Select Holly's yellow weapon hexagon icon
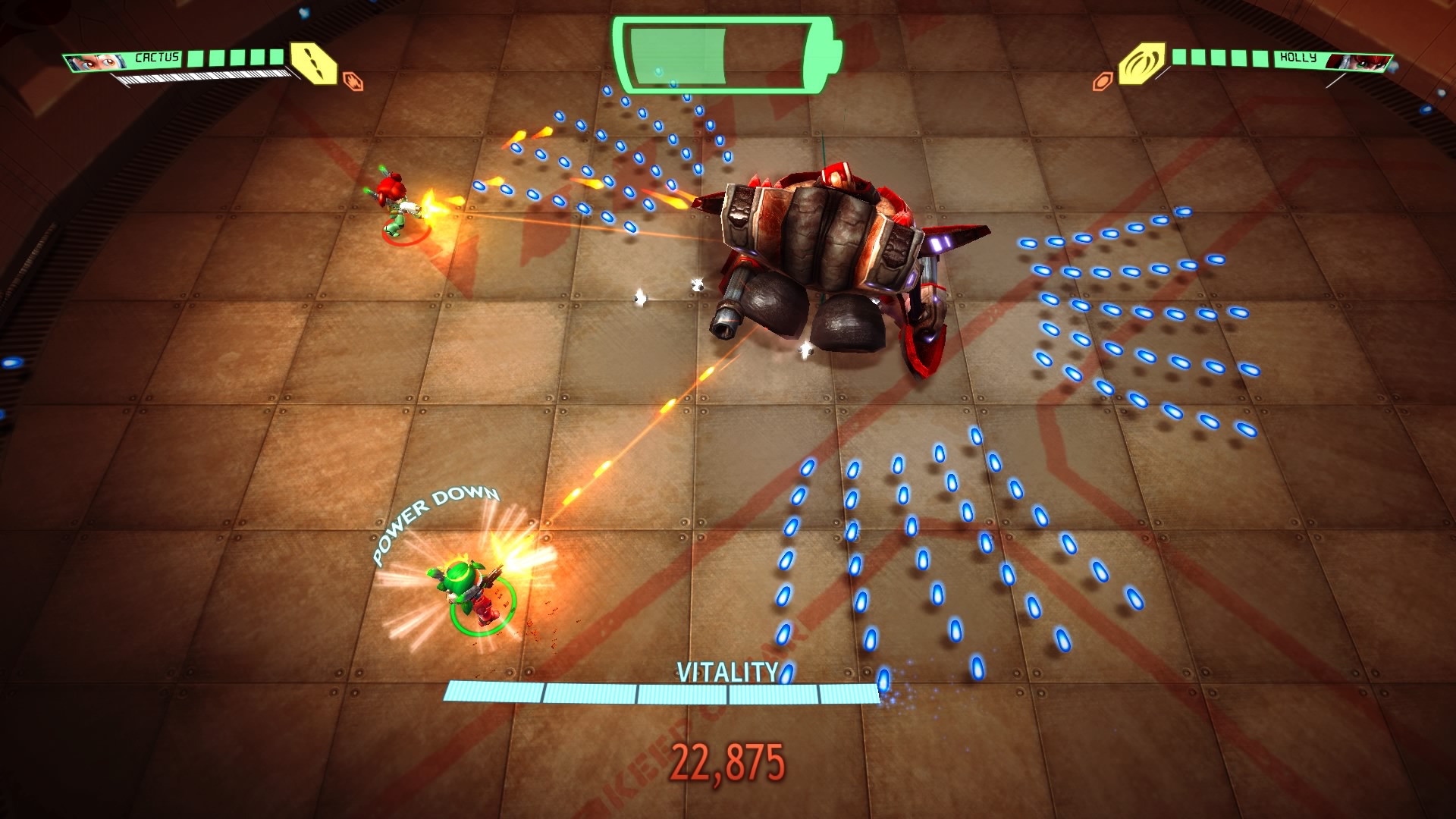Viewport: 1456px width, 819px height. pos(1143,63)
